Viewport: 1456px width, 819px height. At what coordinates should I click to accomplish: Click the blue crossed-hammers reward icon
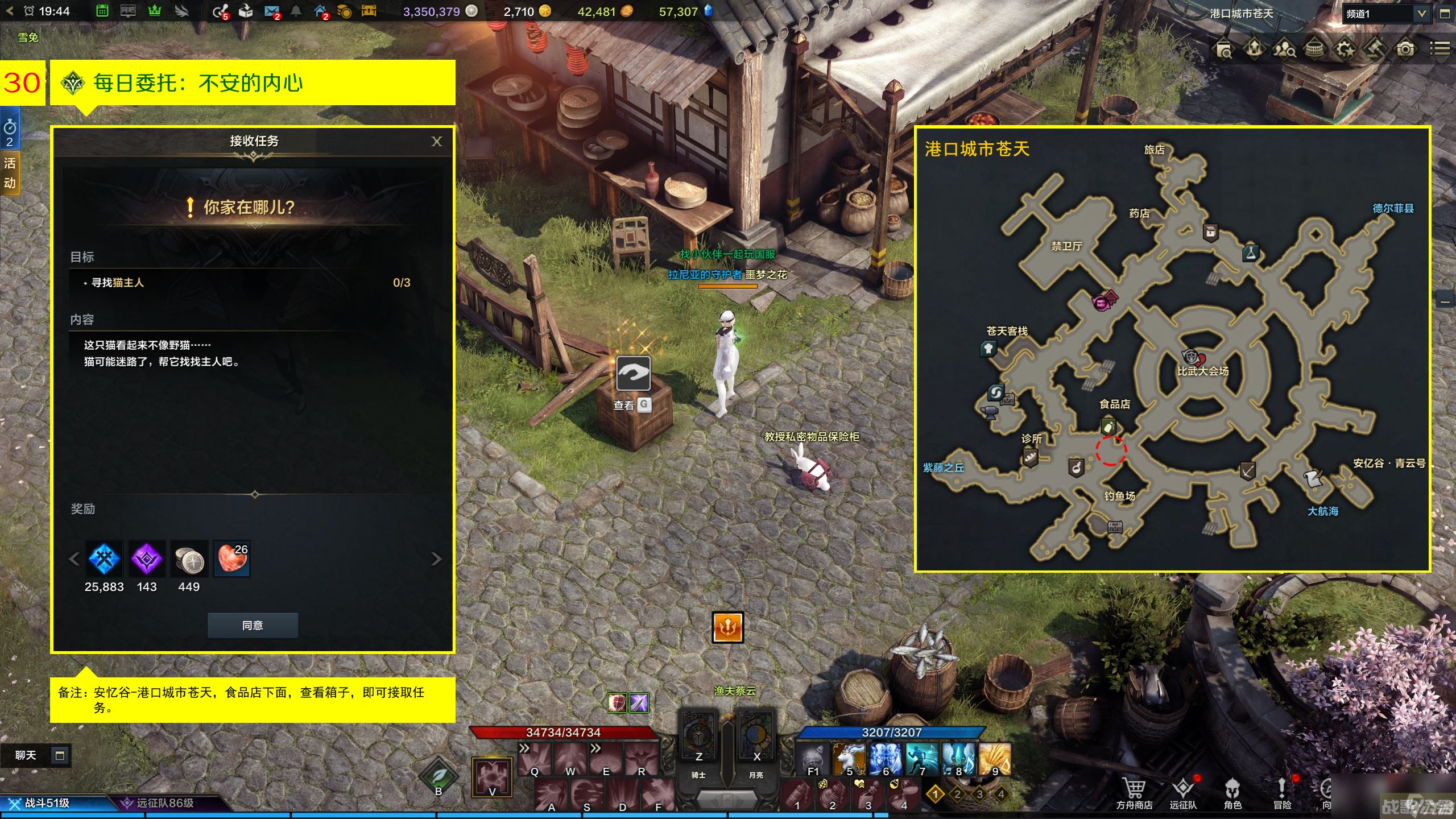105,559
